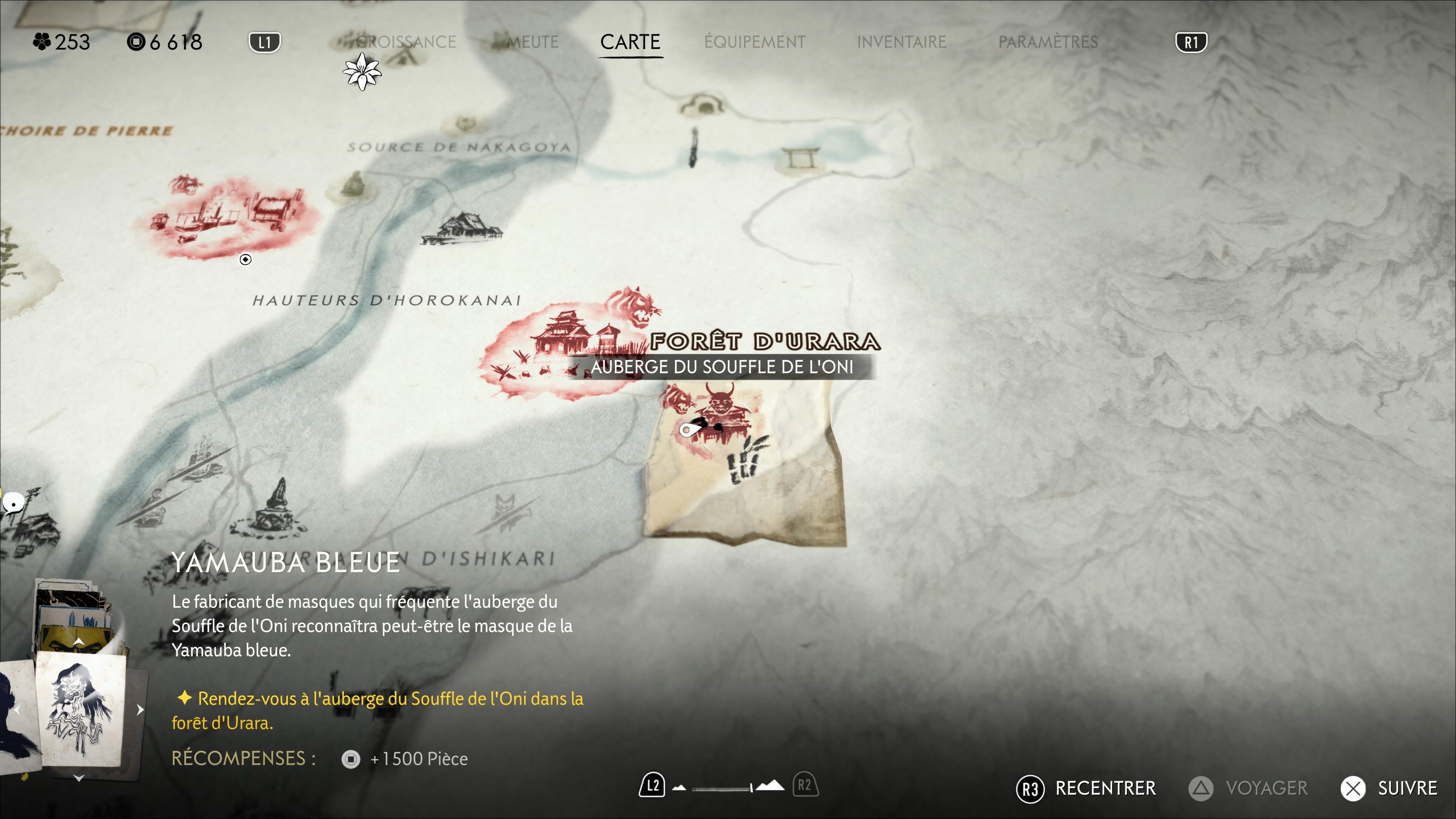
Task: Show the next quest card with right arrow
Action: pyautogui.click(x=140, y=709)
